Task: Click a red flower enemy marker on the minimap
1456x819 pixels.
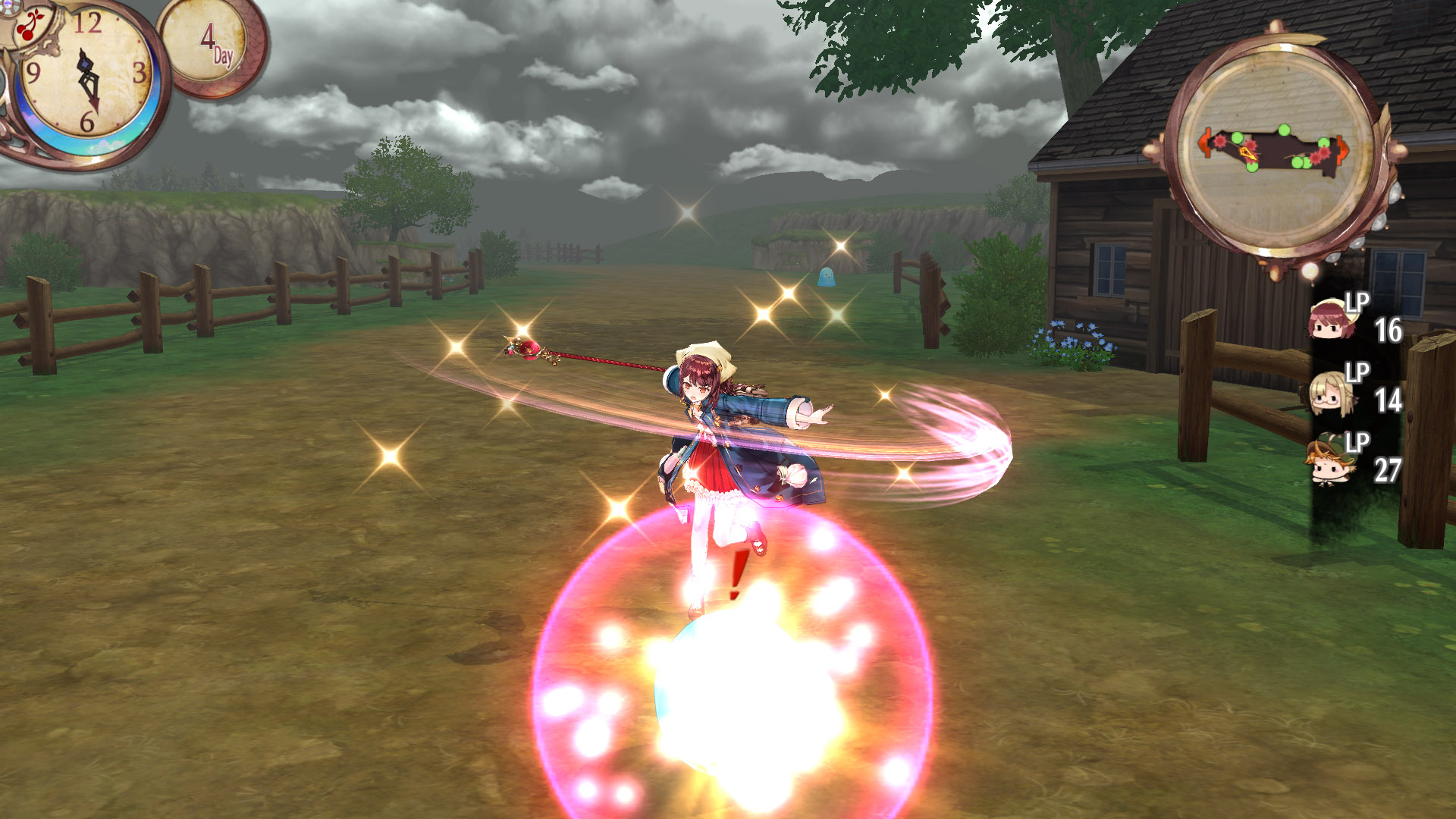Action: click(1219, 142)
